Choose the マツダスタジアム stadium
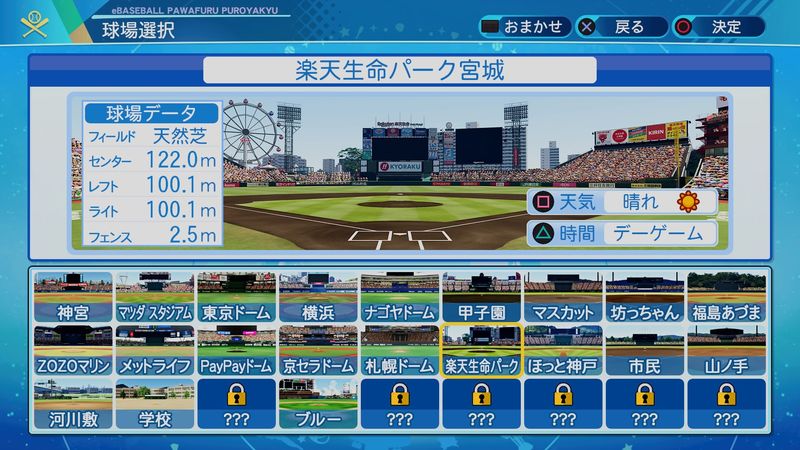 pyautogui.click(x=155, y=298)
